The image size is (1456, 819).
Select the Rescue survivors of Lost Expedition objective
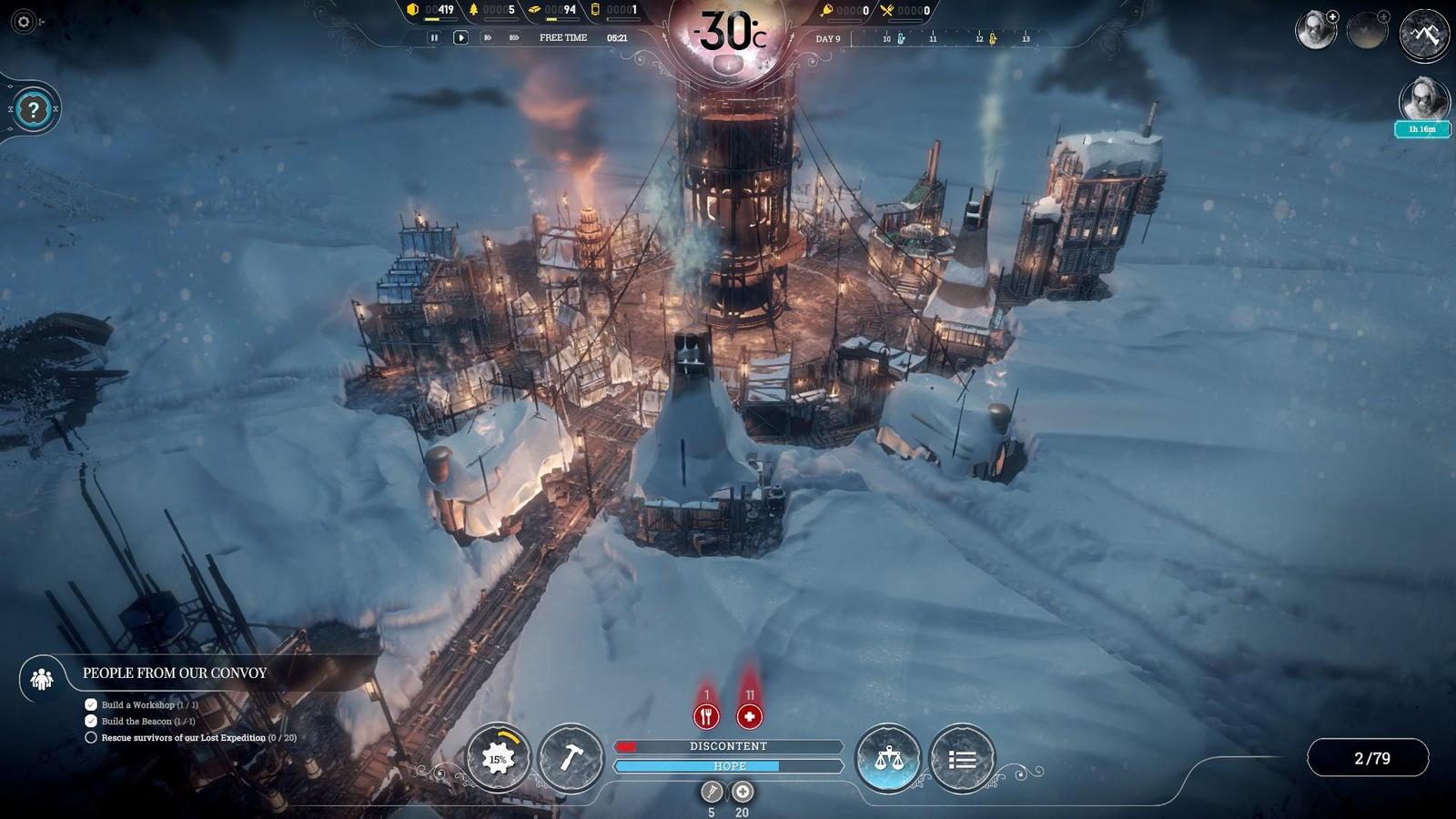[184, 738]
